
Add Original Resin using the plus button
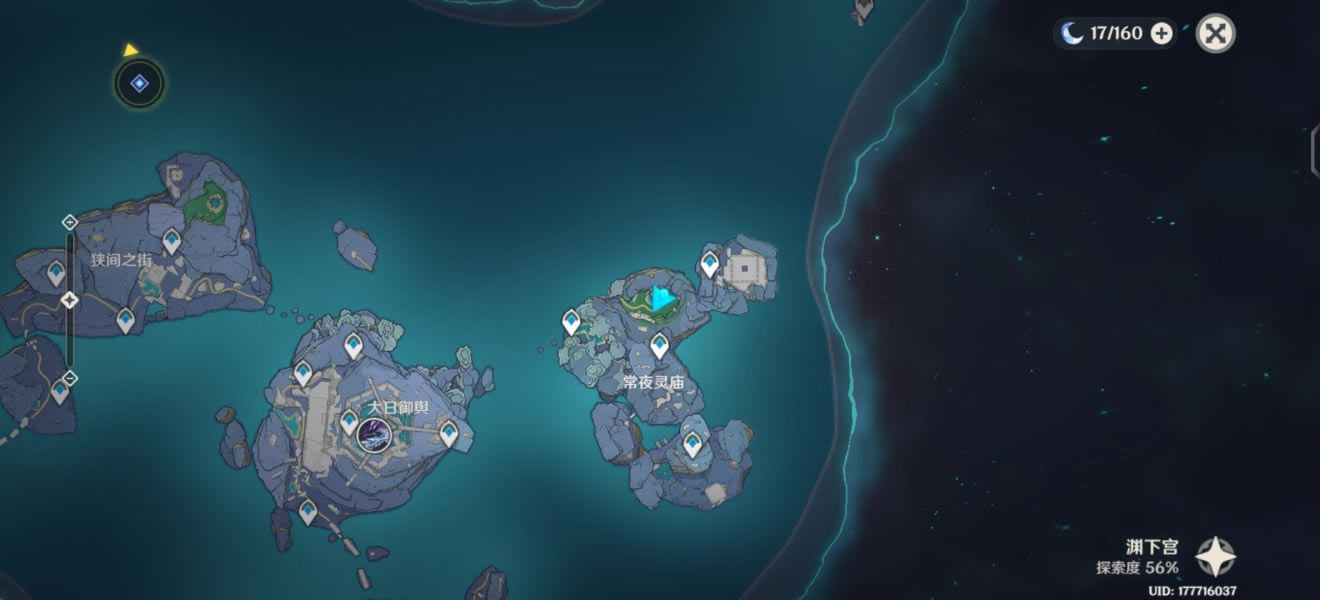[1161, 34]
